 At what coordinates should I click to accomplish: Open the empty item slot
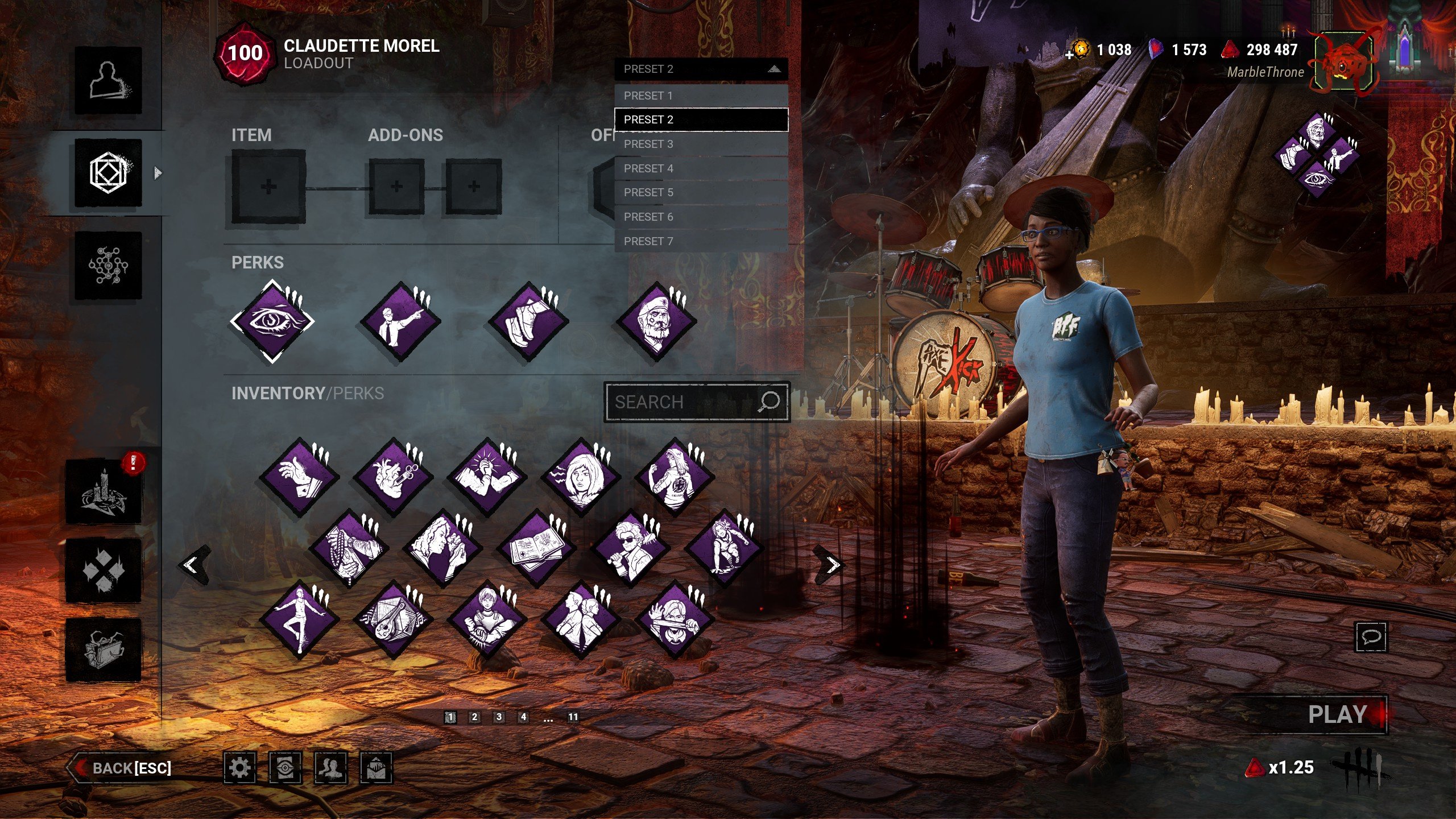tap(268, 187)
